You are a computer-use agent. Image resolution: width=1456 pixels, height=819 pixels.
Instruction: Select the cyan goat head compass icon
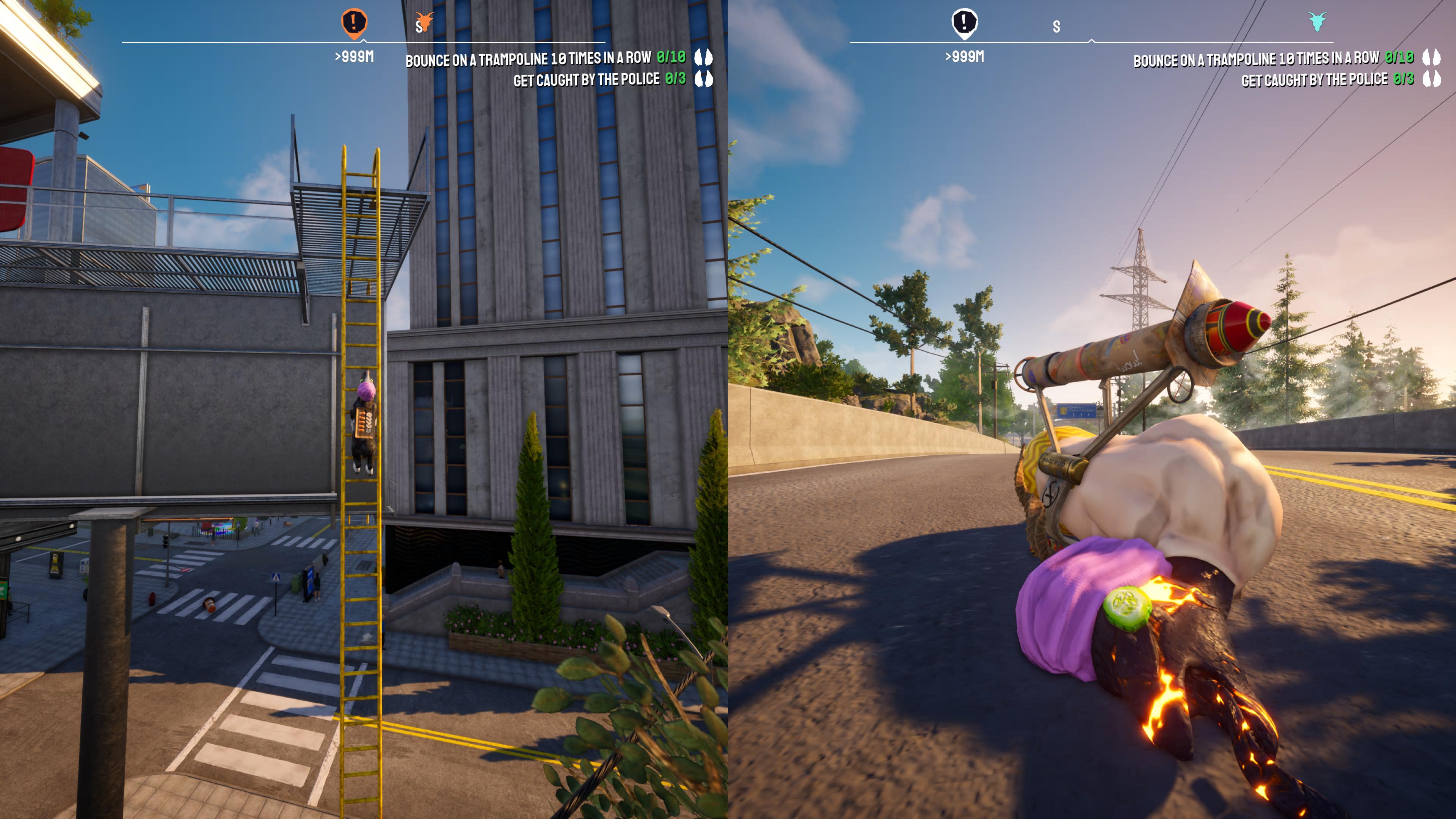tap(1318, 22)
